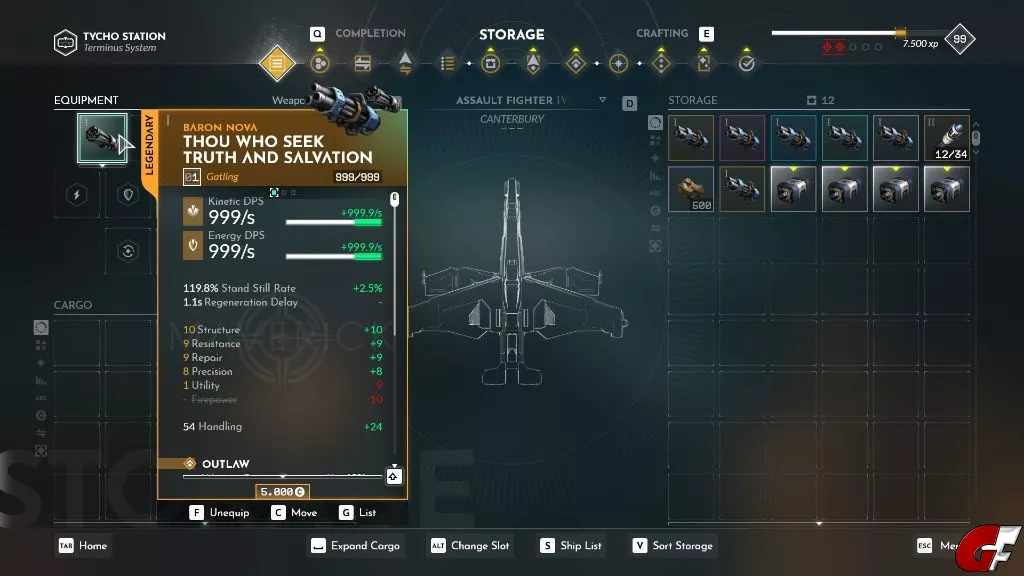1024x576 pixels.
Task: Click the empty circular-arrows equipment slot
Action: click(127, 251)
